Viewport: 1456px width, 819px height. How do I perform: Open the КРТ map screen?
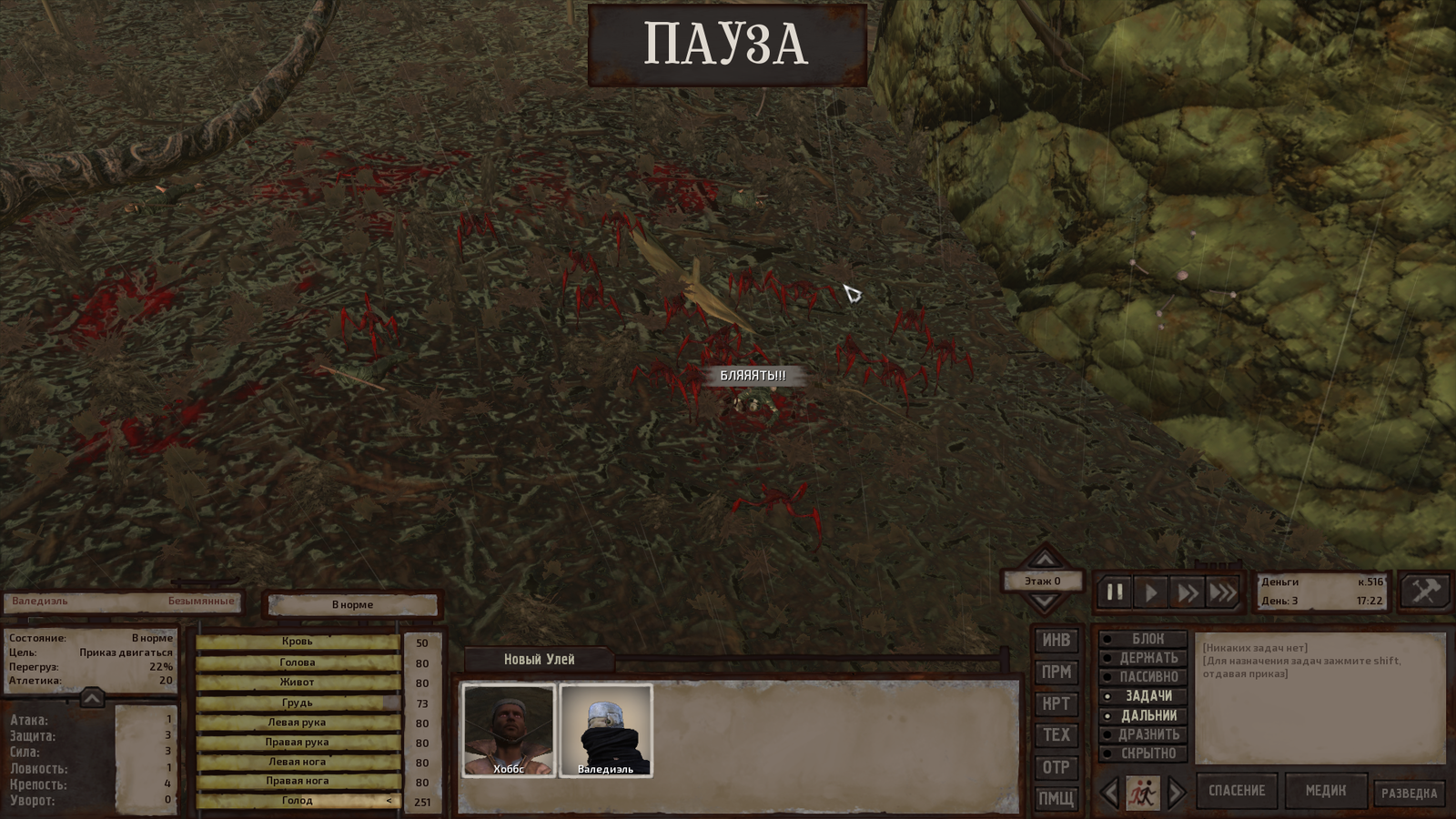pyautogui.click(x=1056, y=703)
